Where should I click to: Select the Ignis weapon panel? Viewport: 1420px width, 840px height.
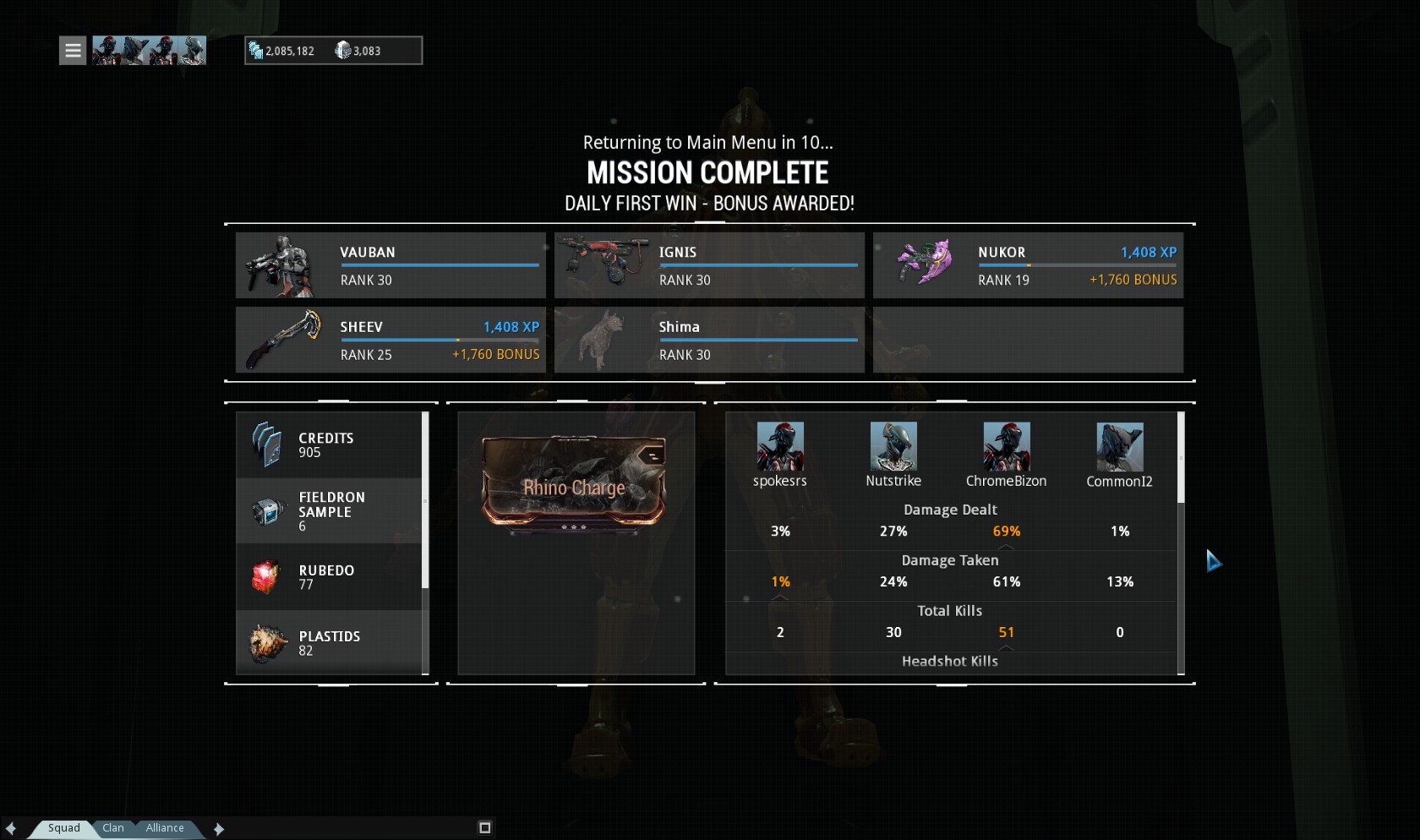click(x=709, y=265)
